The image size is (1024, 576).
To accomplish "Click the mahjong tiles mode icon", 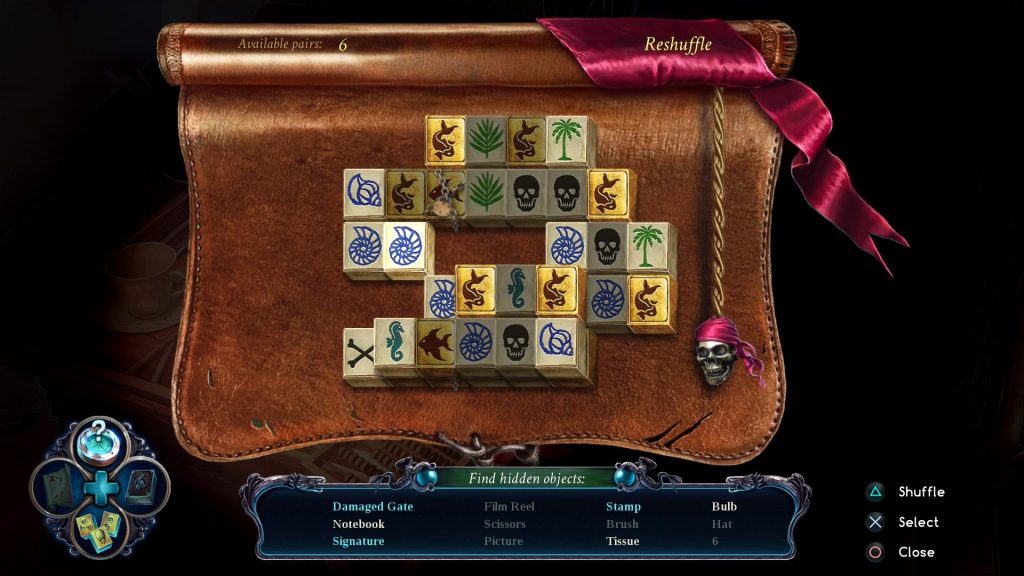I will tap(100, 528).
